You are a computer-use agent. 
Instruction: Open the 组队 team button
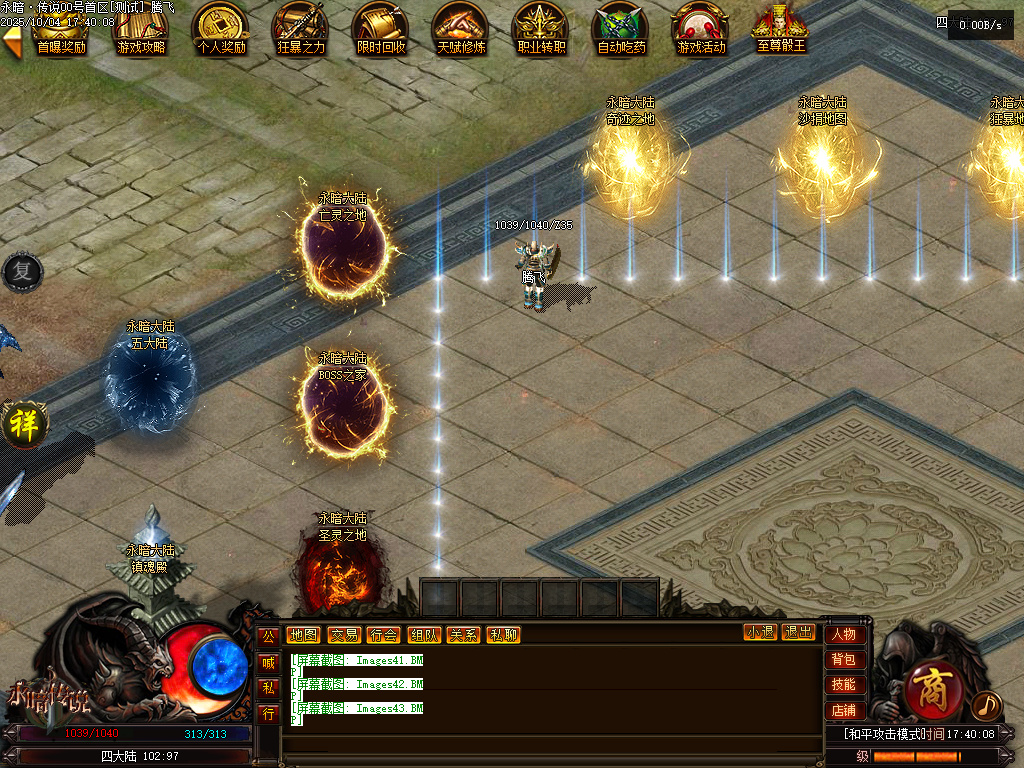click(x=423, y=635)
